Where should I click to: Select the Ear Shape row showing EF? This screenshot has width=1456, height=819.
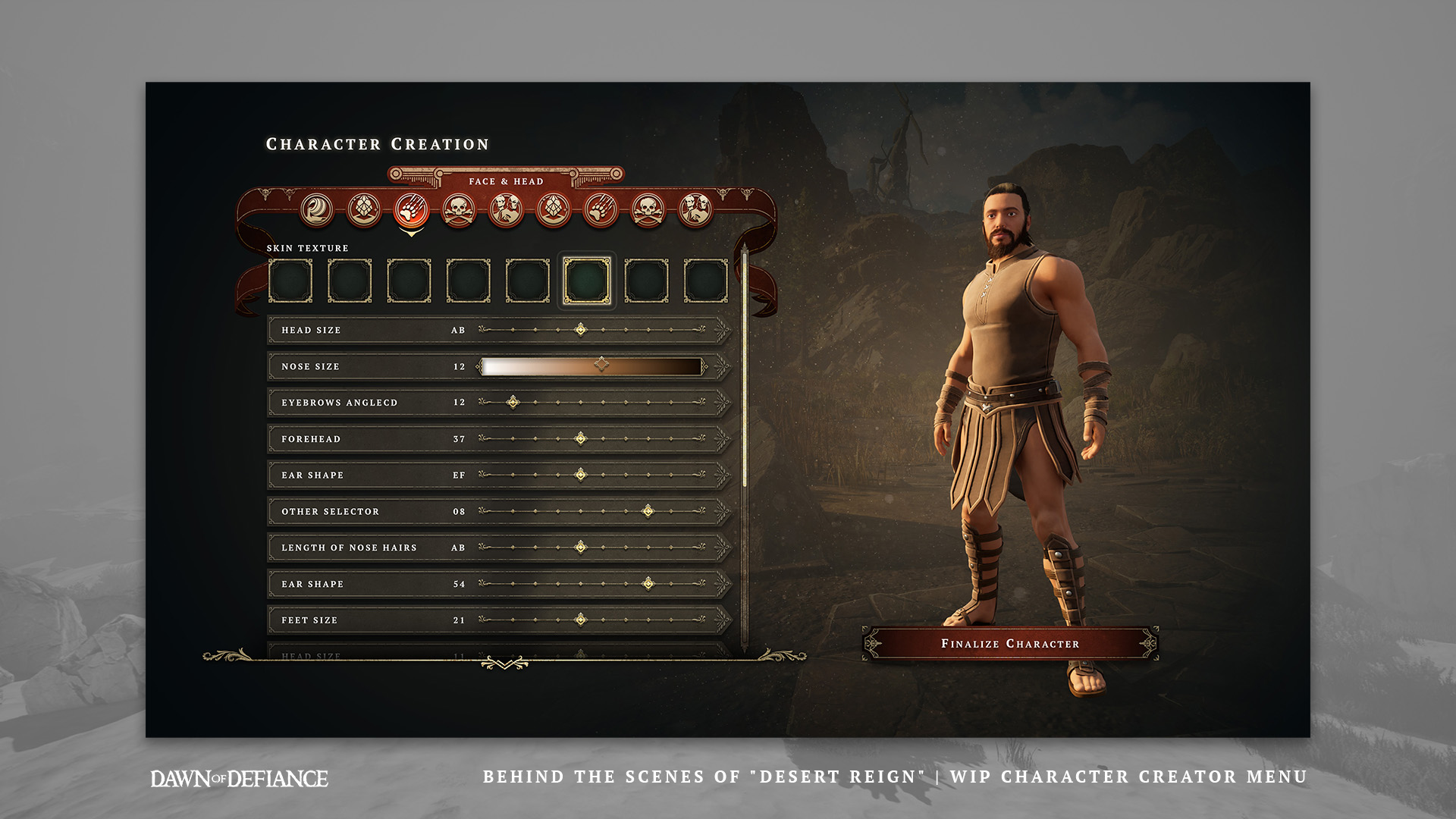tap(364, 475)
